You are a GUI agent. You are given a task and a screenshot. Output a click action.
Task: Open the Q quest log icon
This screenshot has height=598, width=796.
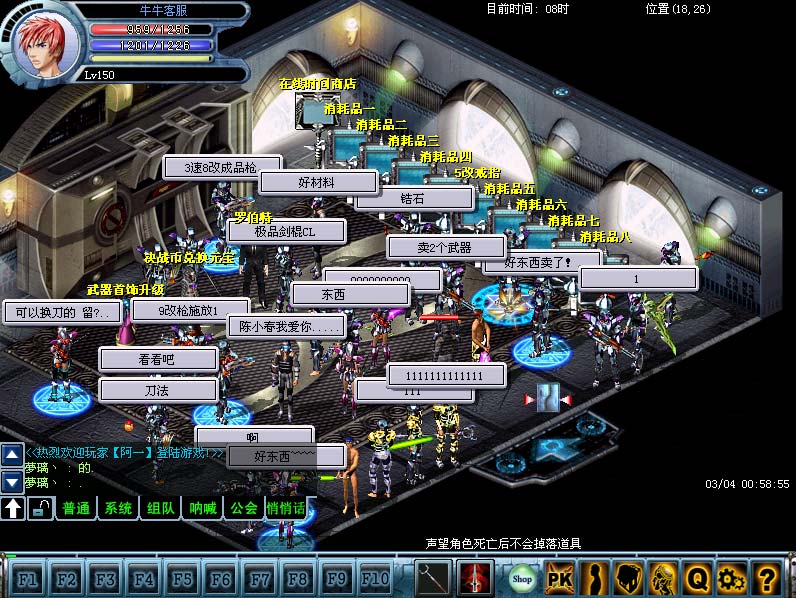click(x=697, y=578)
